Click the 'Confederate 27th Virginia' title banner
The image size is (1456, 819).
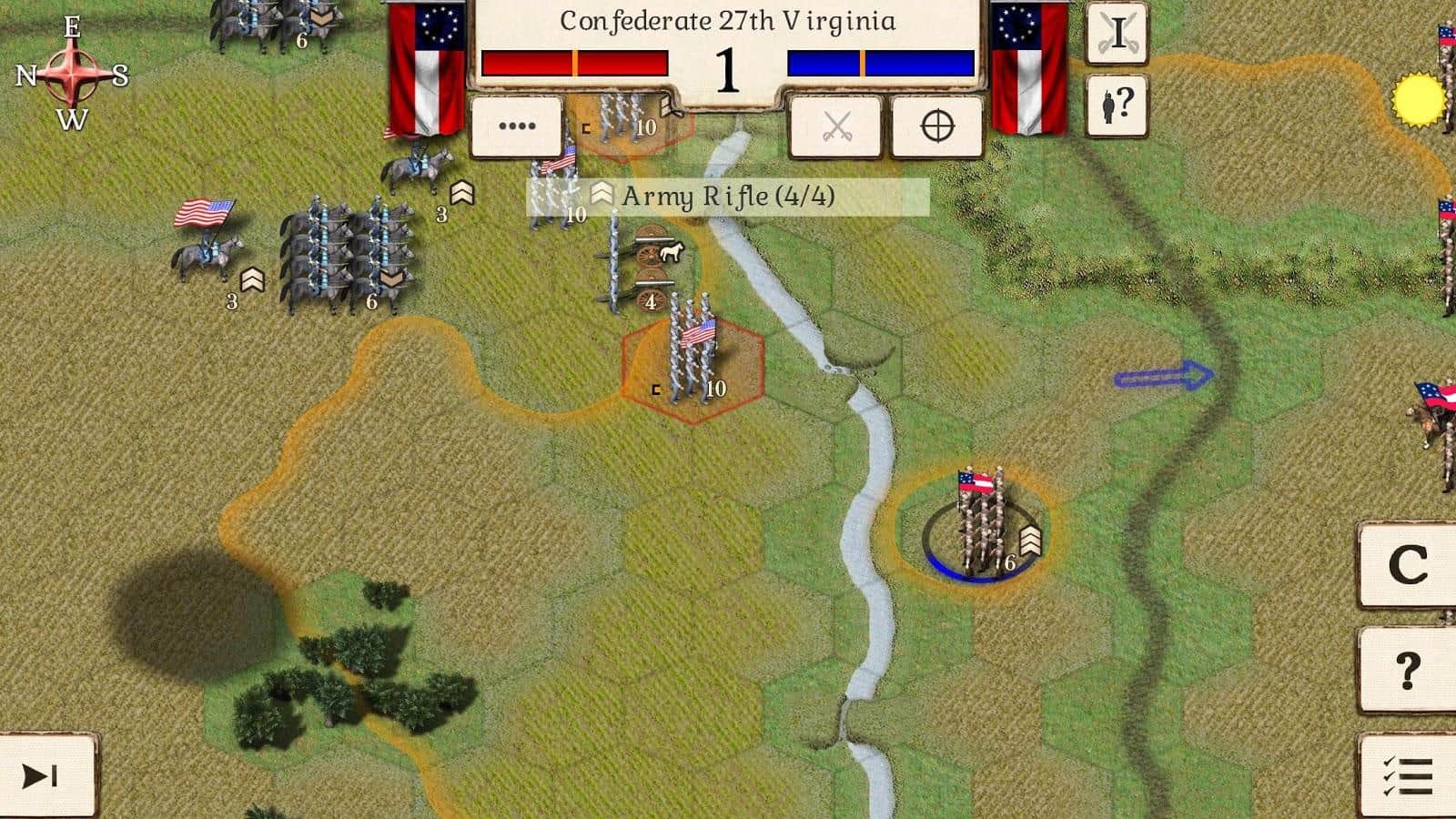[728, 20]
